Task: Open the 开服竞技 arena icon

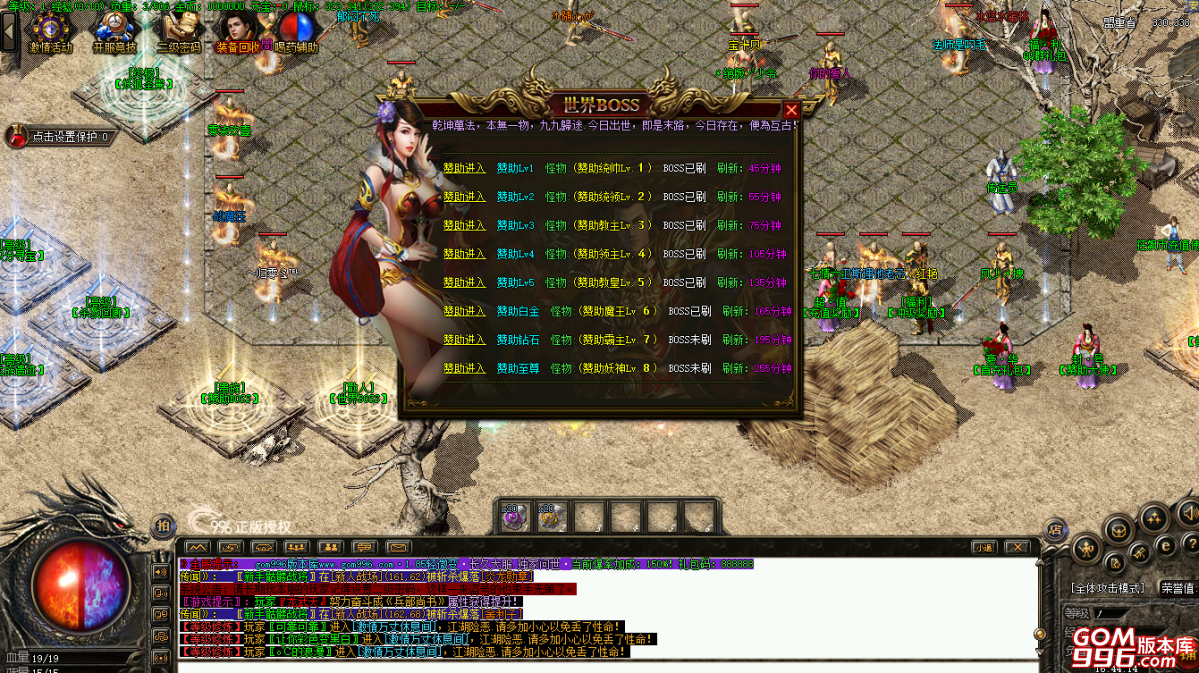Action: click(x=115, y=30)
